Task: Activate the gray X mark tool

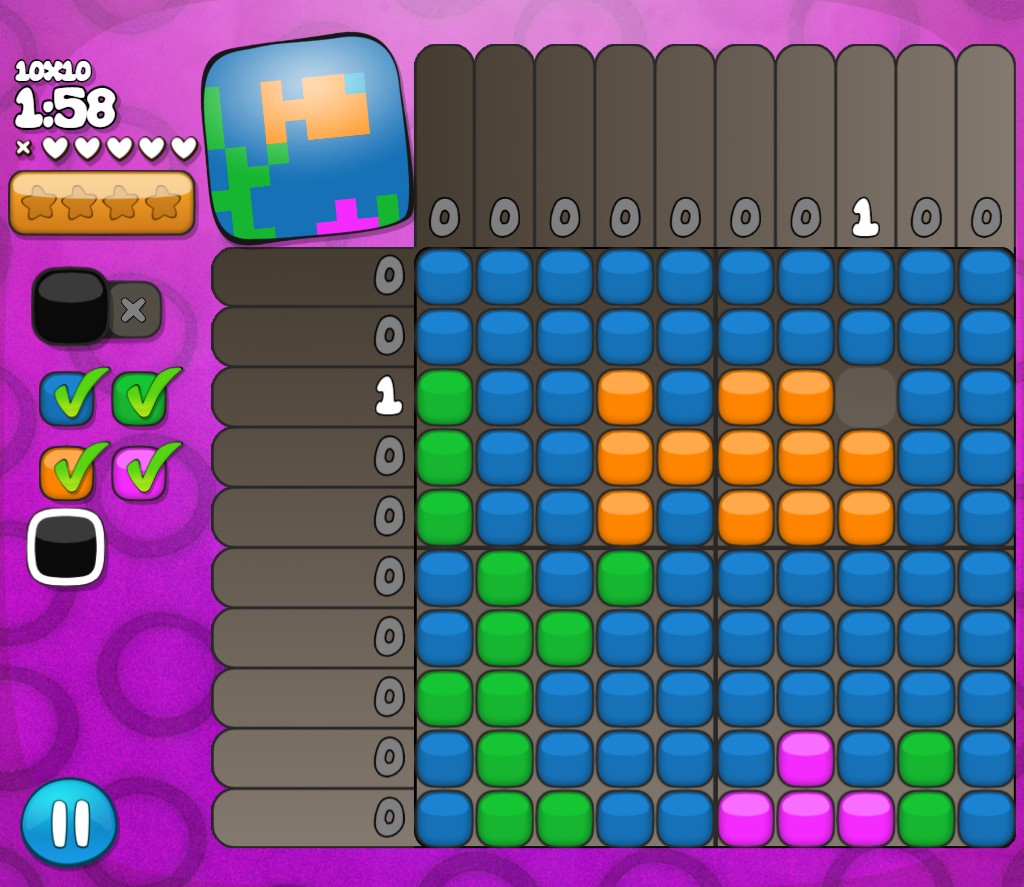Action: (x=134, y=310)
